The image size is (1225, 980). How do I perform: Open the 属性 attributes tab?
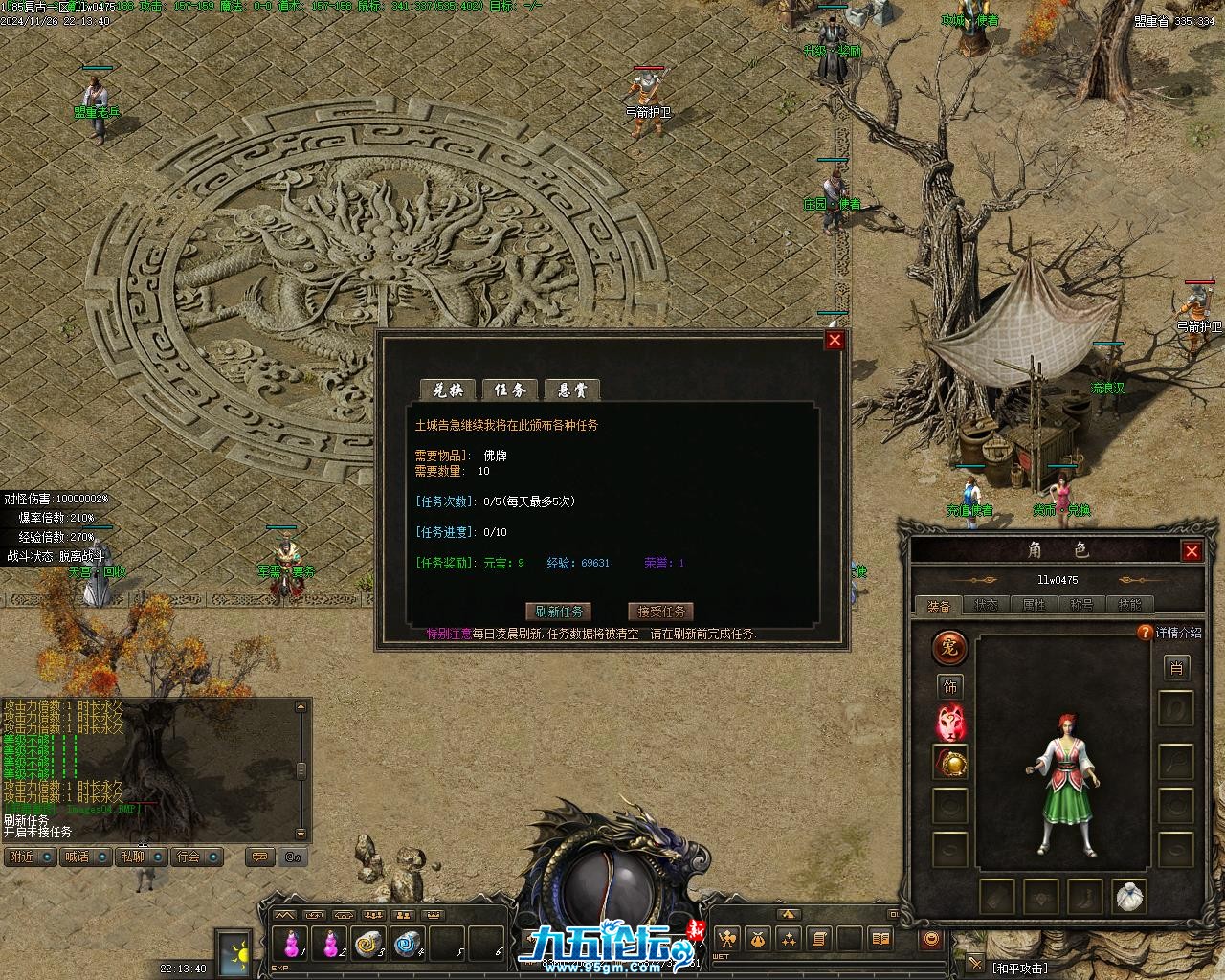(x=1034, y=605)
